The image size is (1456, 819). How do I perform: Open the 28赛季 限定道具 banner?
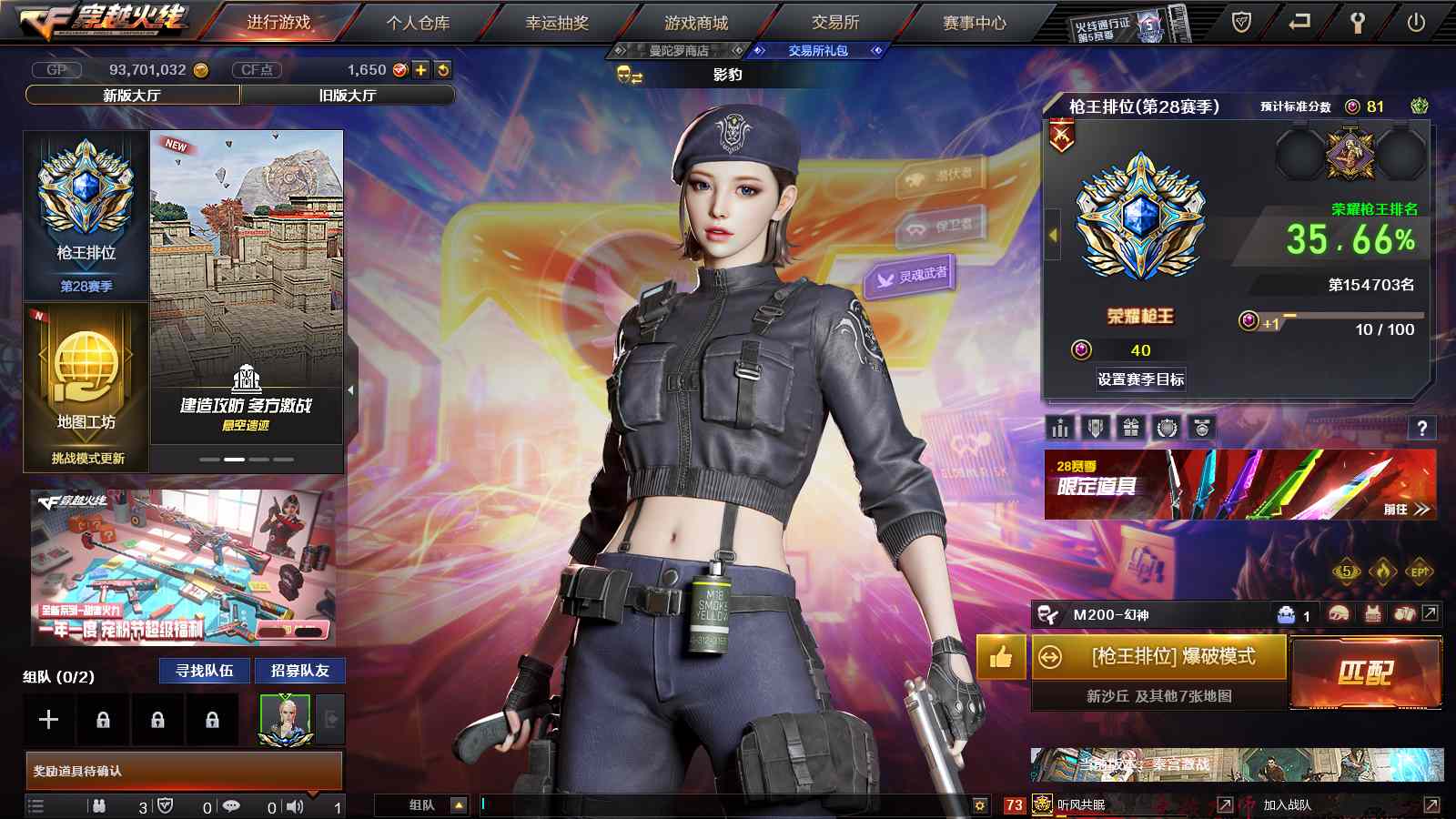1239,485
